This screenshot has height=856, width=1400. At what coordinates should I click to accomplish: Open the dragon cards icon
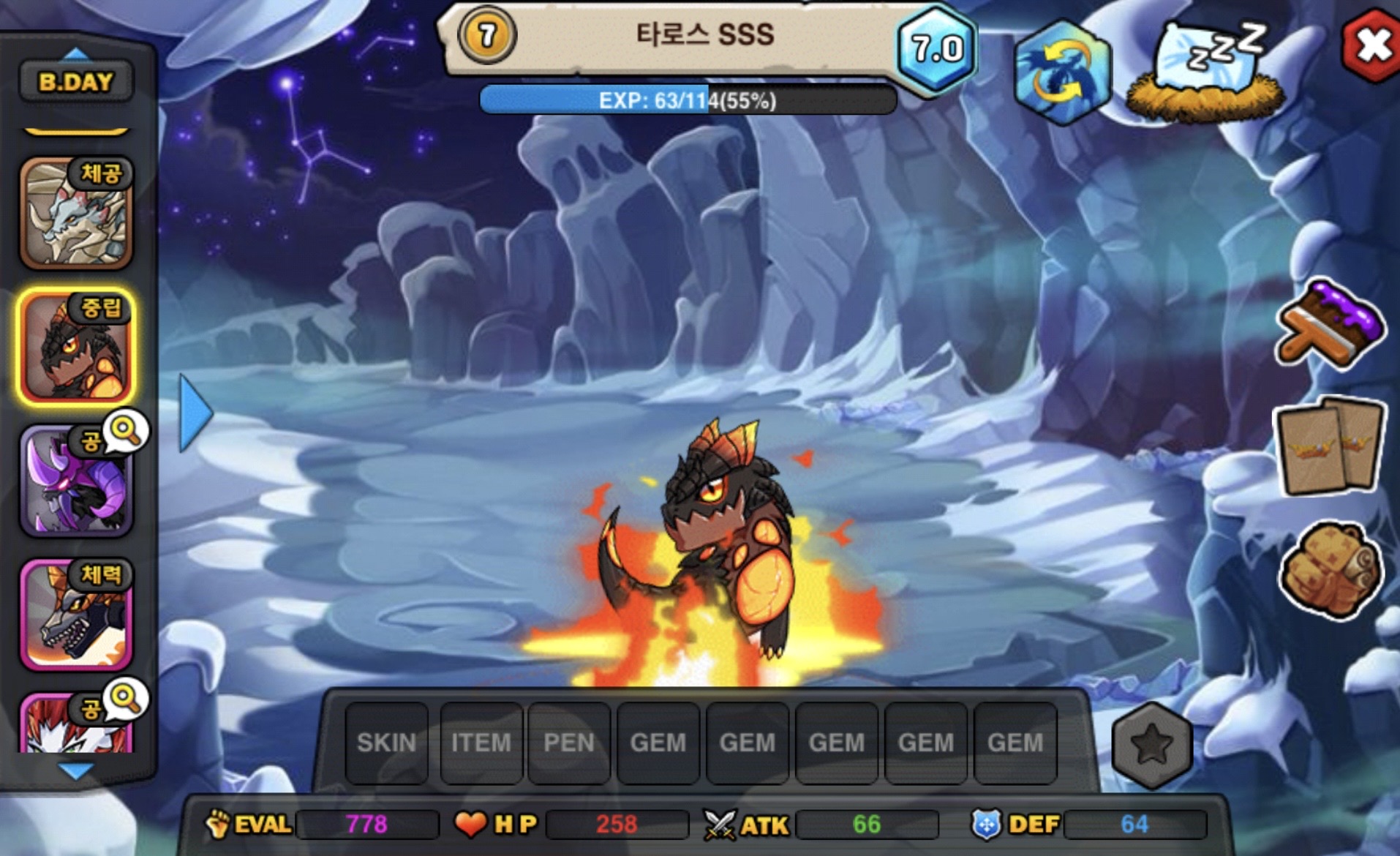click(x=1329, y=446)
